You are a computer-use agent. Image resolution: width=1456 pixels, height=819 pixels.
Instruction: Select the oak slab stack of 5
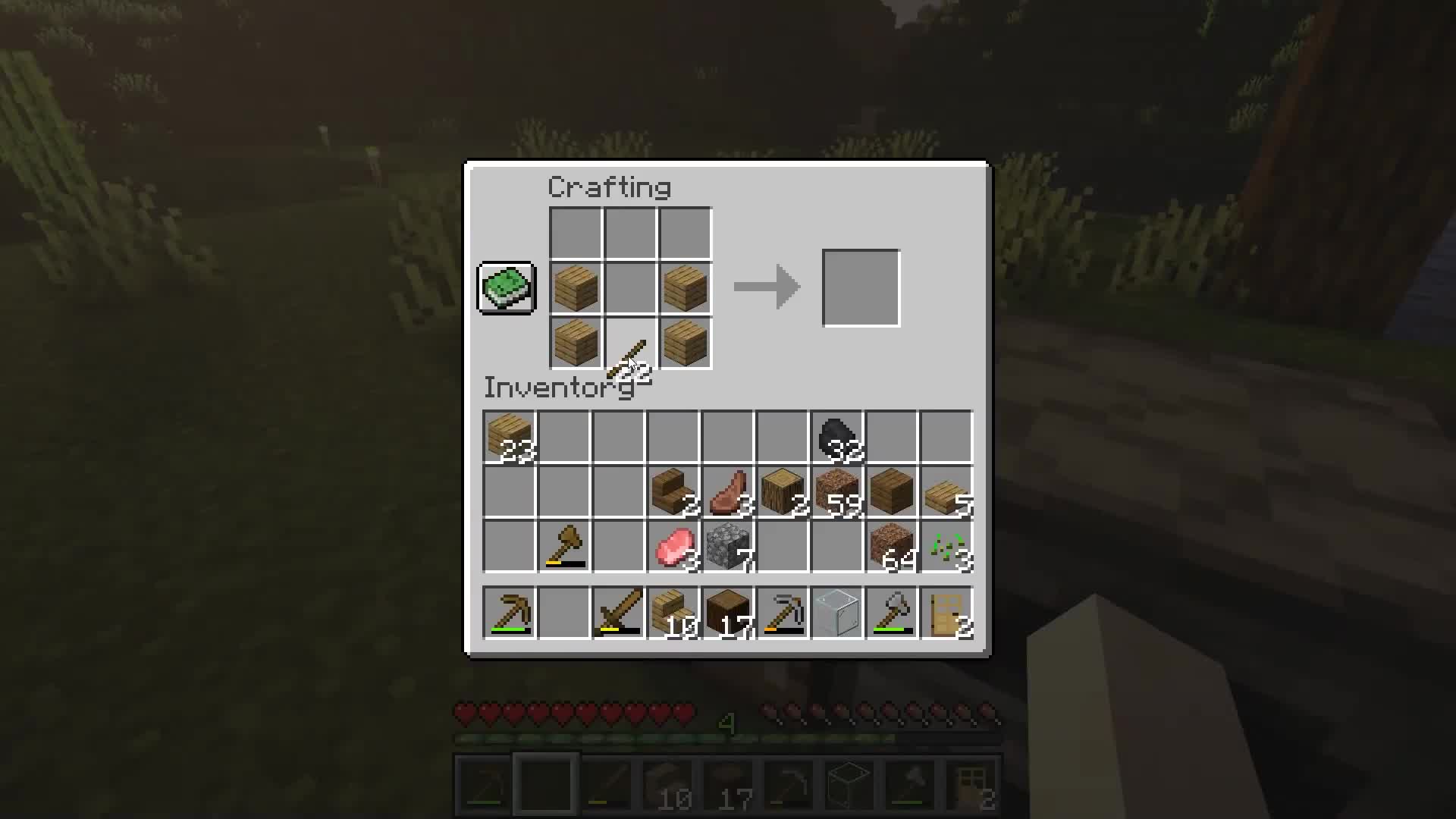[946, 491]
